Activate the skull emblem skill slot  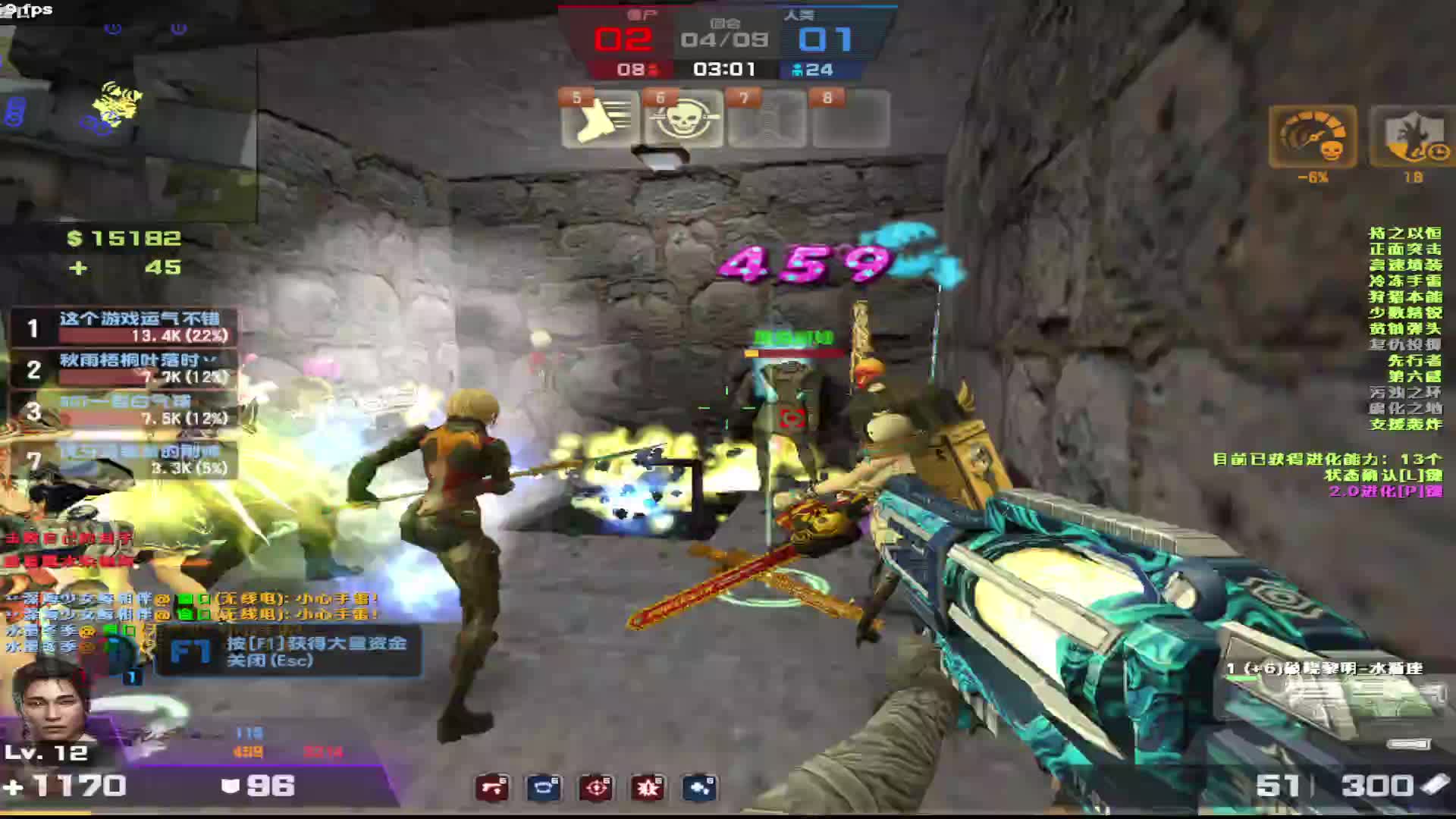[x=683, y=119]
